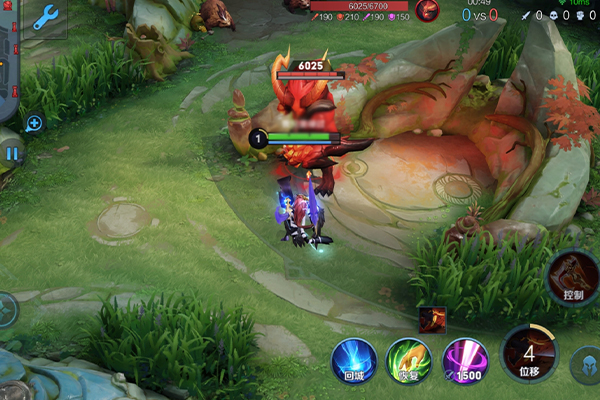The image size is (600, 400).
Task: Select the red monster target portrait
Action: [427, 11]
